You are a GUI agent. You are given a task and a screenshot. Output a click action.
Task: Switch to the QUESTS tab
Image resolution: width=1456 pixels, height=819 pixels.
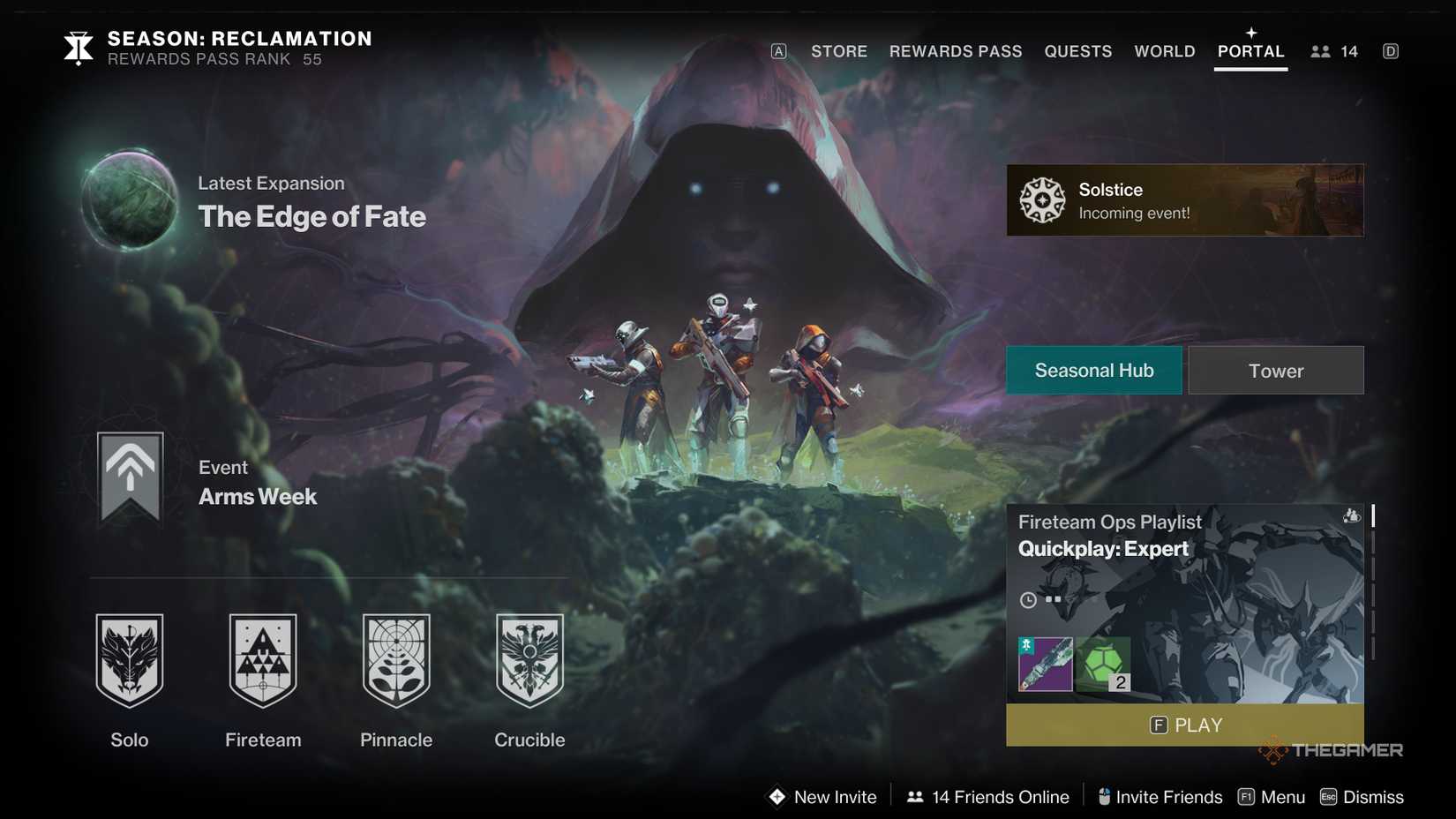pyautogui.click(x=1077, y=51)
